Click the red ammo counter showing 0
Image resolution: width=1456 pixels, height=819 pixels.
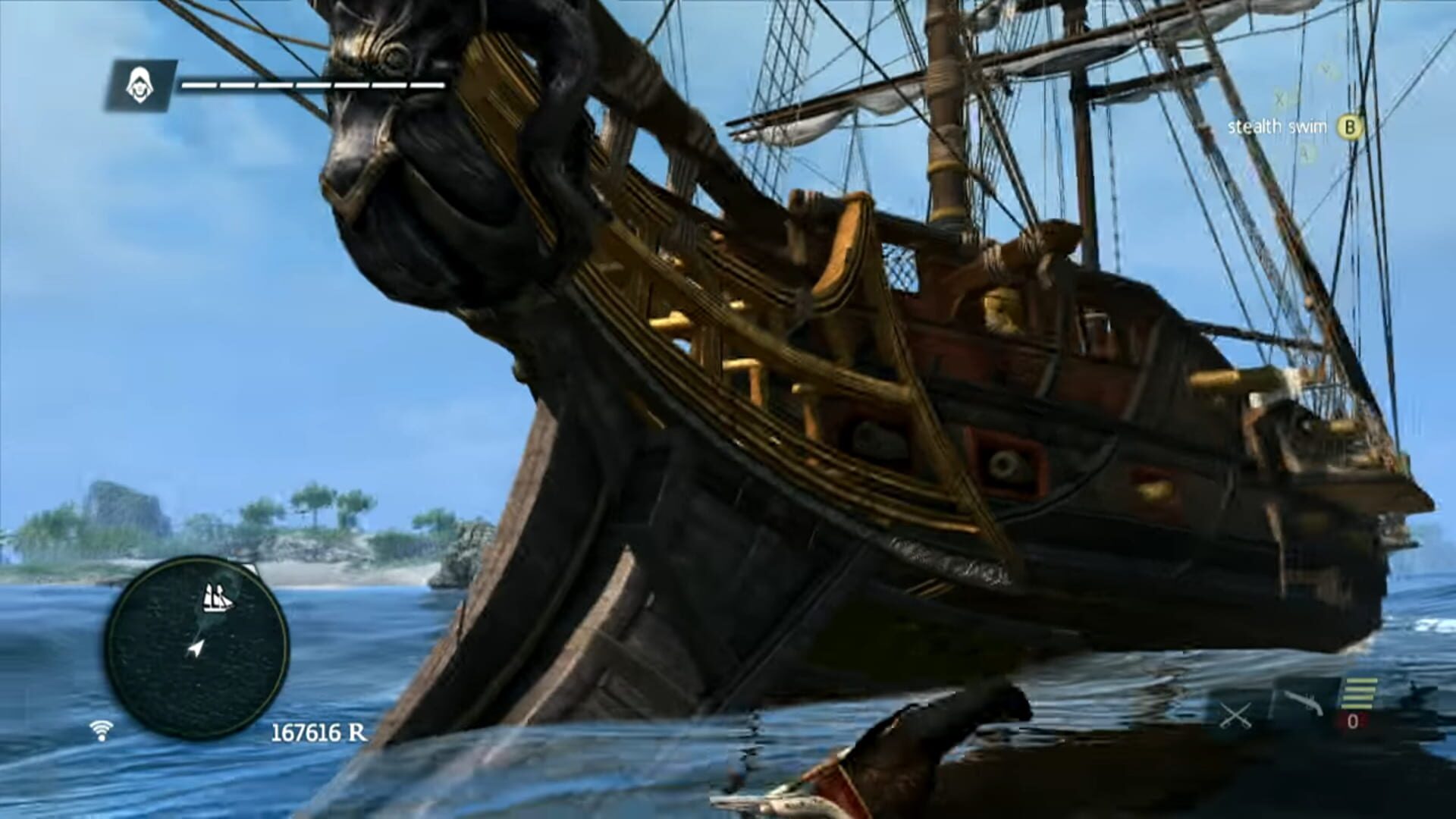tap(1352, 722)
